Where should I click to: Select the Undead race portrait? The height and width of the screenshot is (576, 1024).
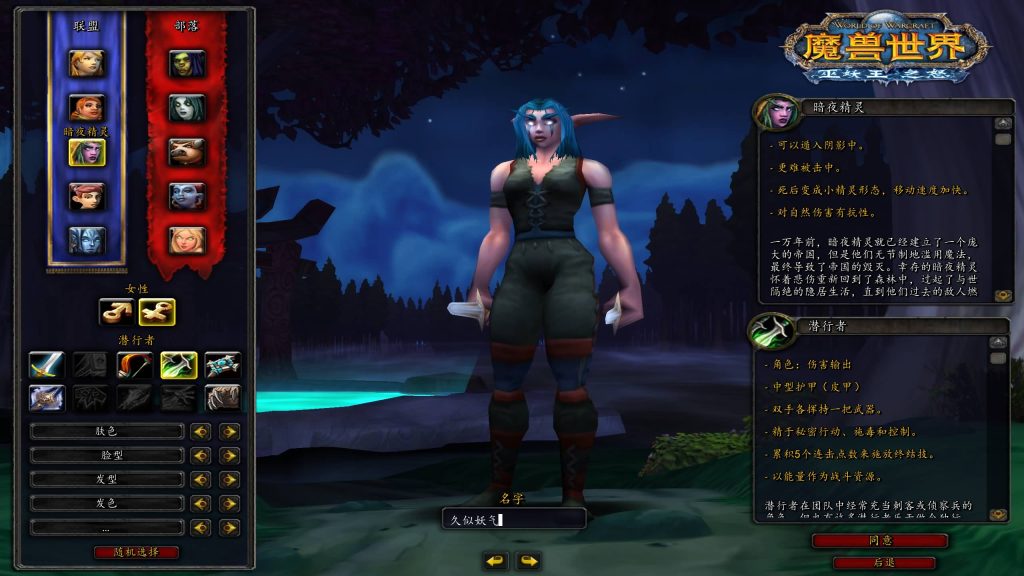tap(187, 107)
